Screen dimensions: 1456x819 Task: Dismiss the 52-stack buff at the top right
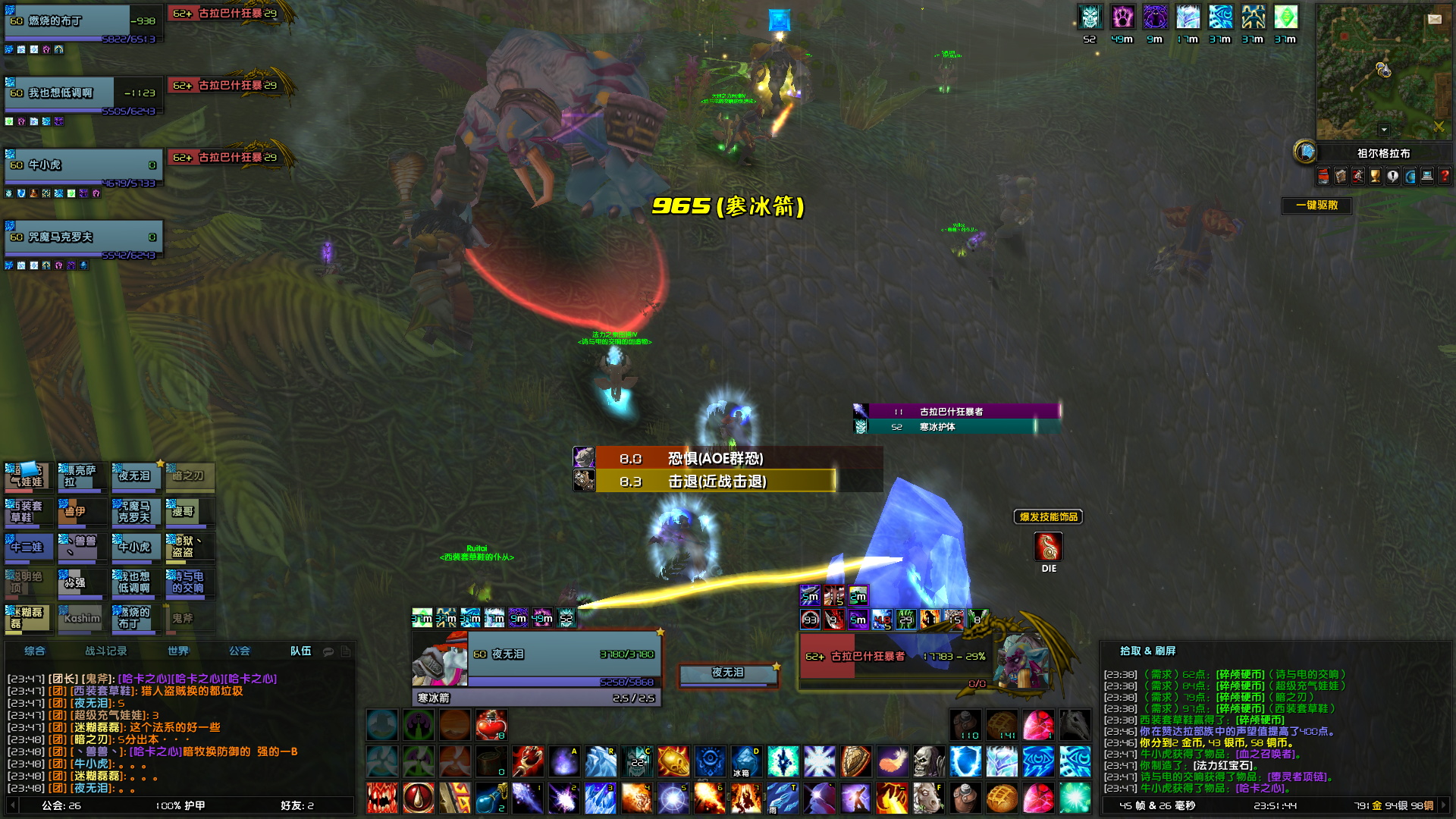pos(1090,17)
